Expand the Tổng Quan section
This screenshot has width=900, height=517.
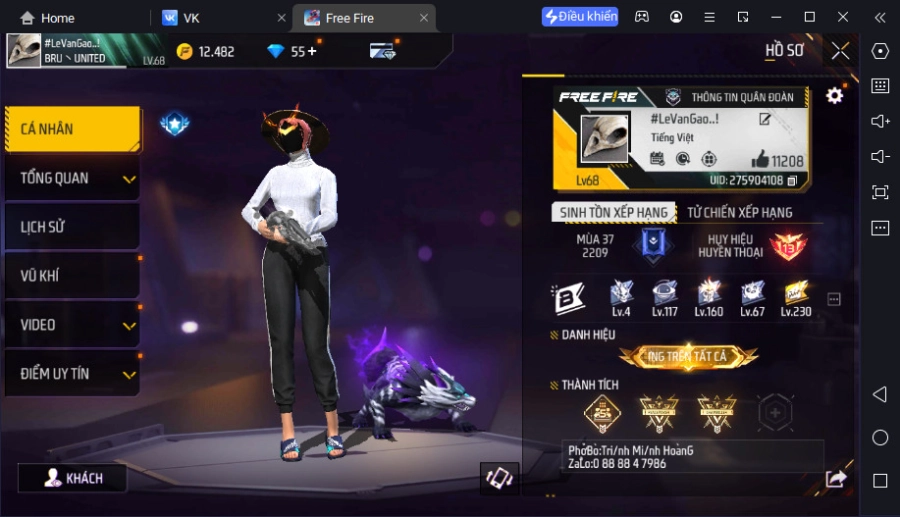click(x=72, y=178)
